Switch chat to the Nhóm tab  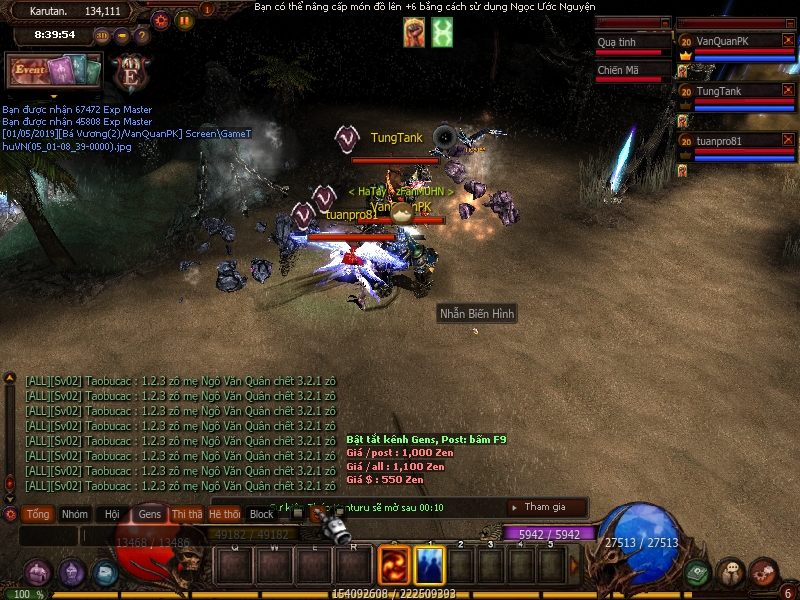click(x=75, y=514)
